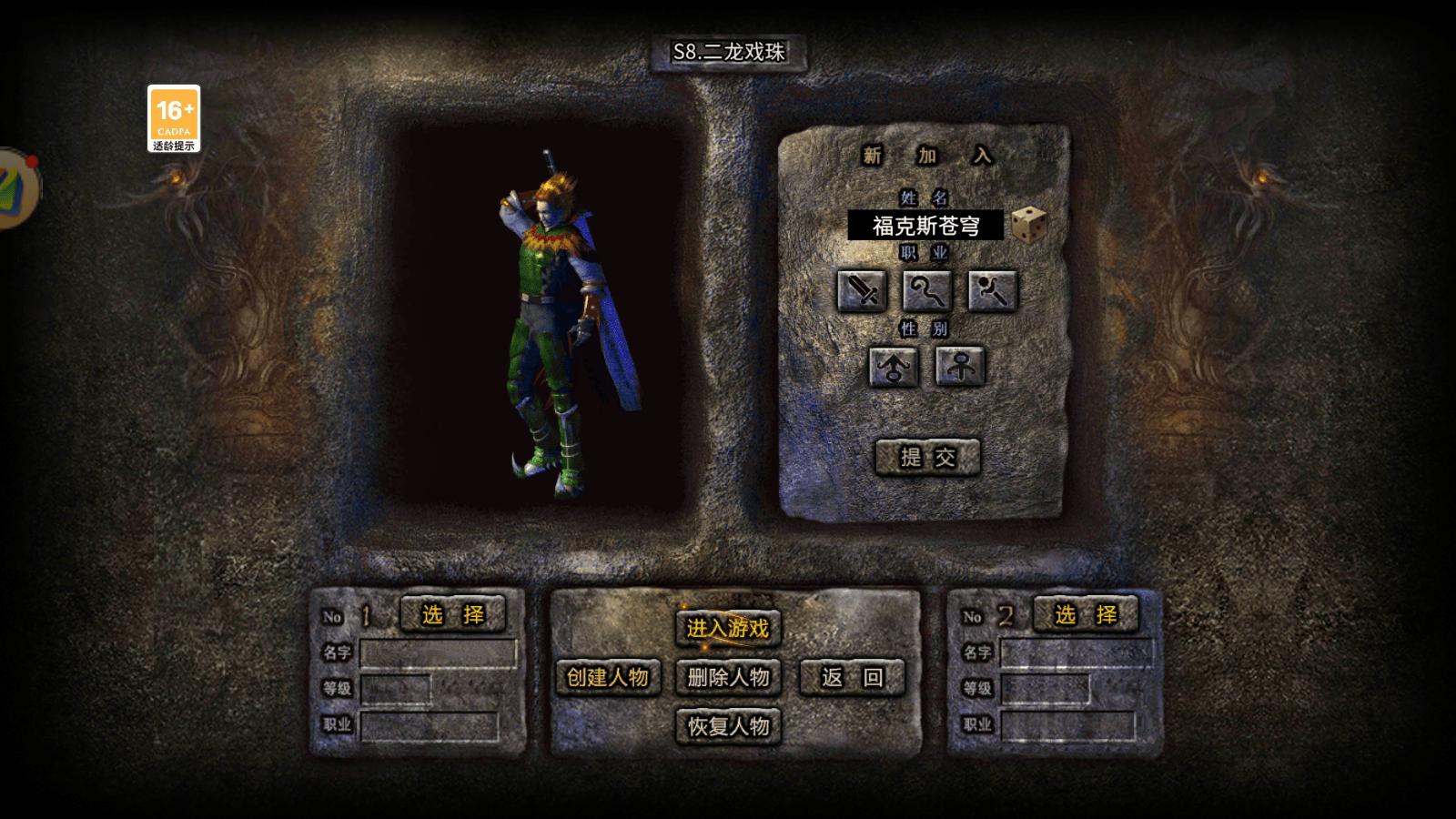The width and height of the screenshot is (1456, 819).
Task: Click 选择 for character slot No 1
Action: click(x=452, y=615)
